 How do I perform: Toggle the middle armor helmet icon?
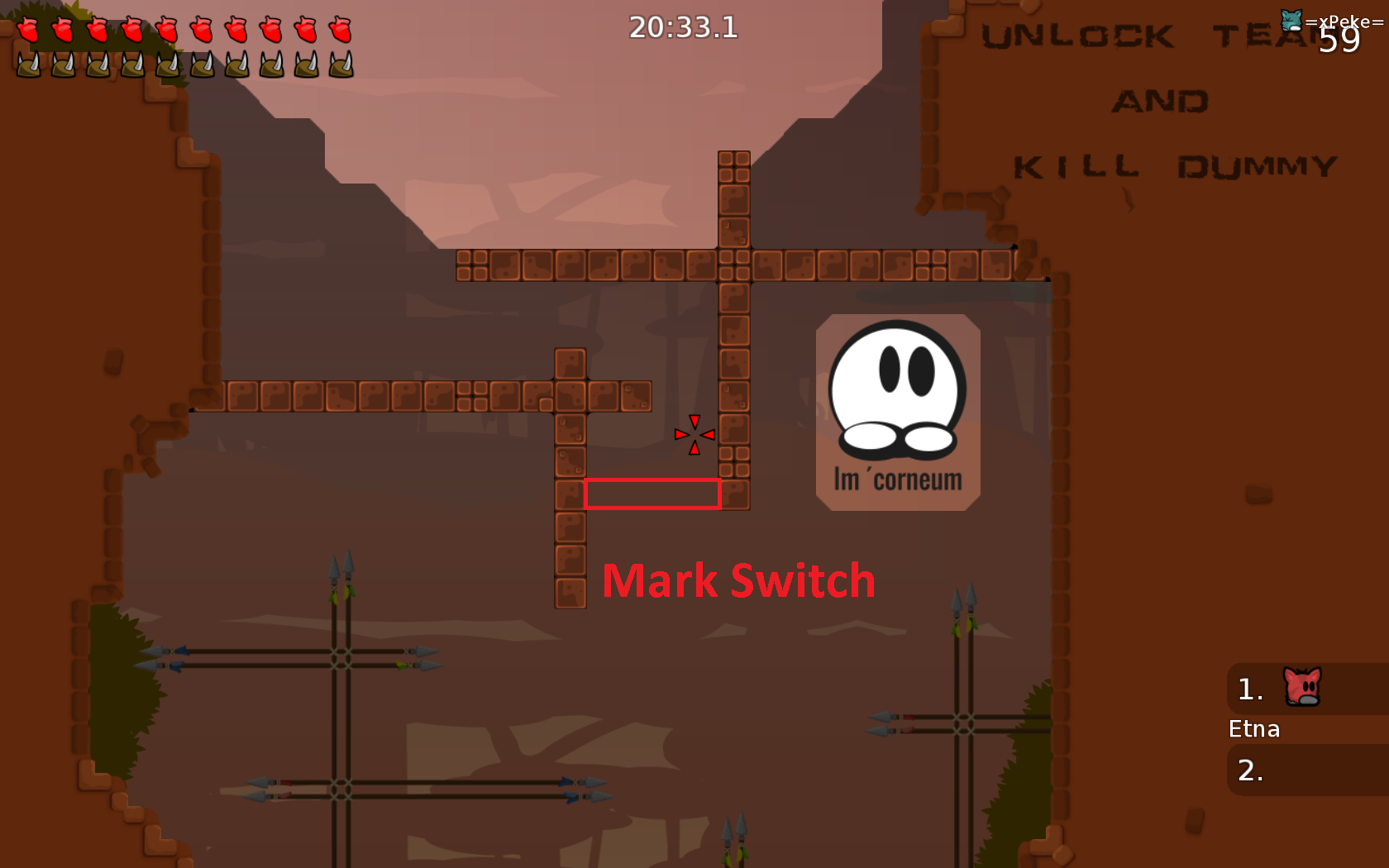click(x=169, y=63)
